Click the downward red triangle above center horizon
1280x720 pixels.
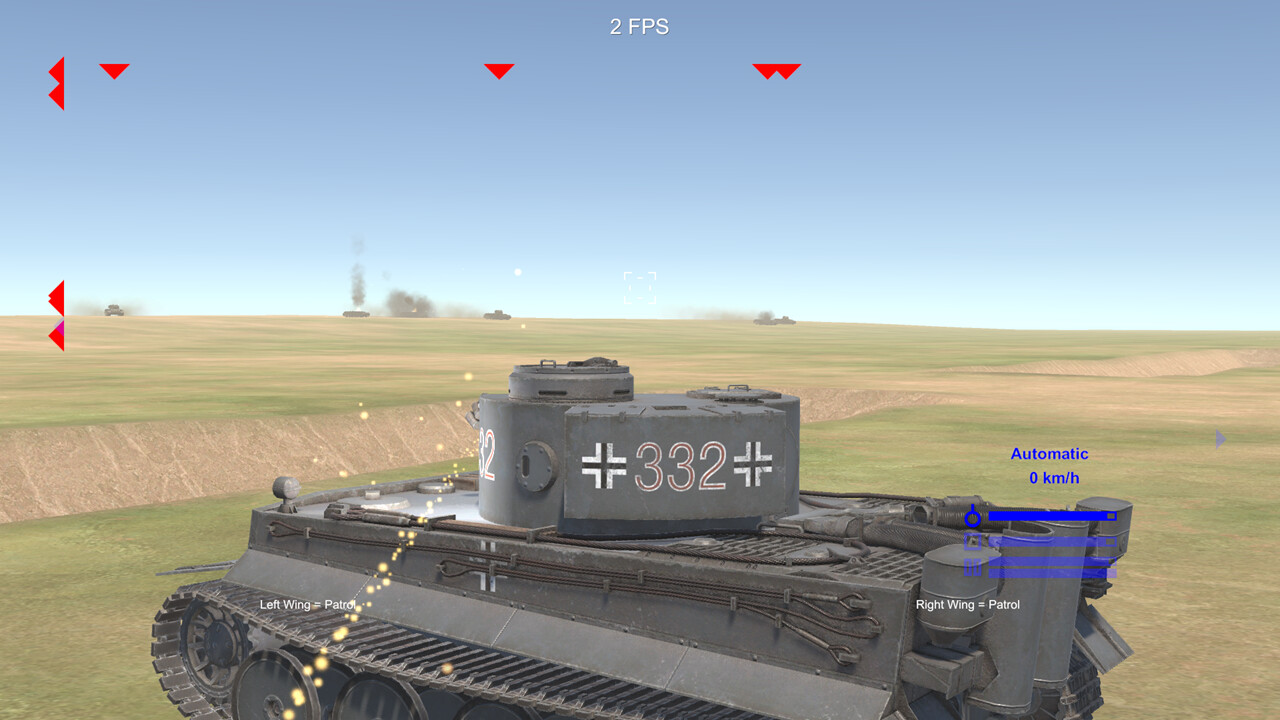click(x=498, y=71)
